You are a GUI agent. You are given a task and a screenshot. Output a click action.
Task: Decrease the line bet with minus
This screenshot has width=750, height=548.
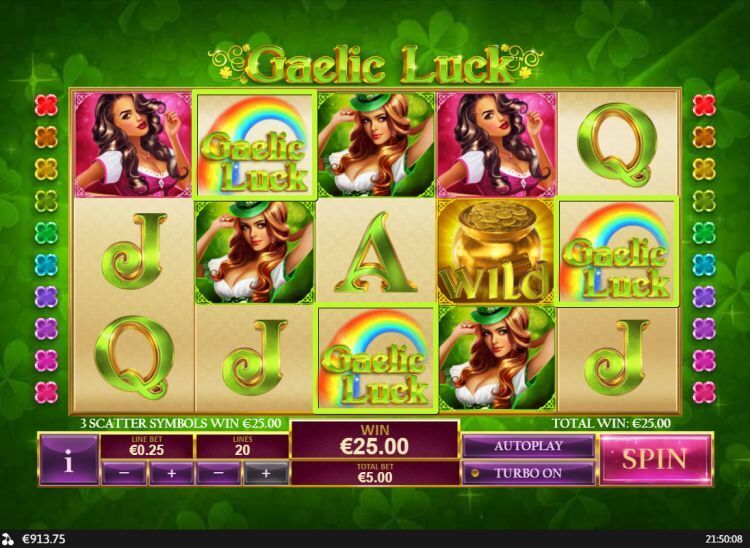tap(124, 473)
